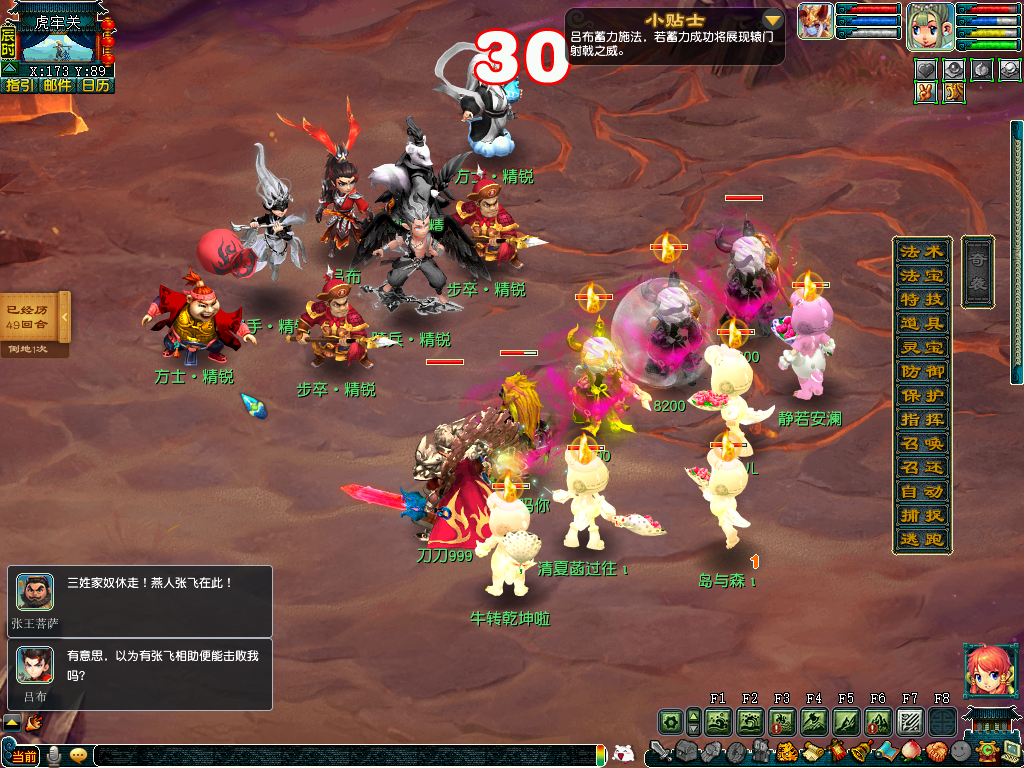Open the 指引 guide button

pos(19,85)
